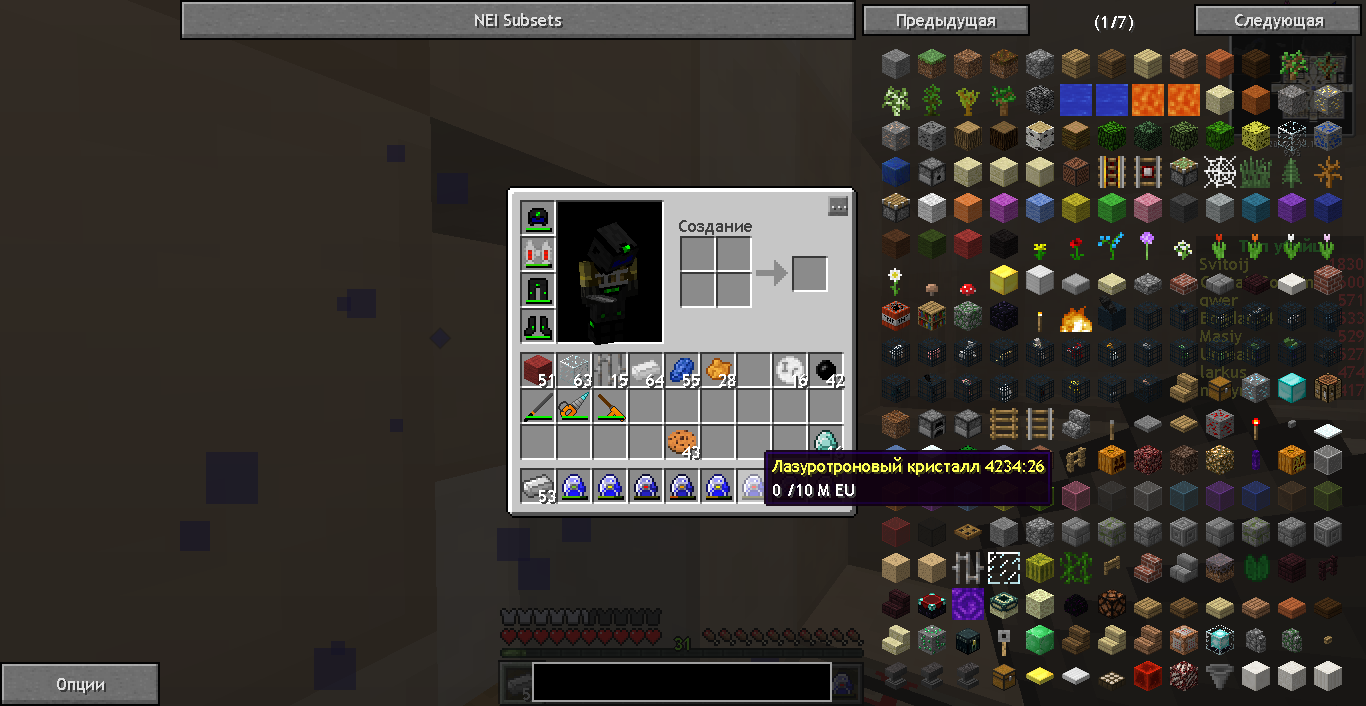Open the Опции options button
The height and width of the screenshot is (706, 1366).
click(80, 685)
